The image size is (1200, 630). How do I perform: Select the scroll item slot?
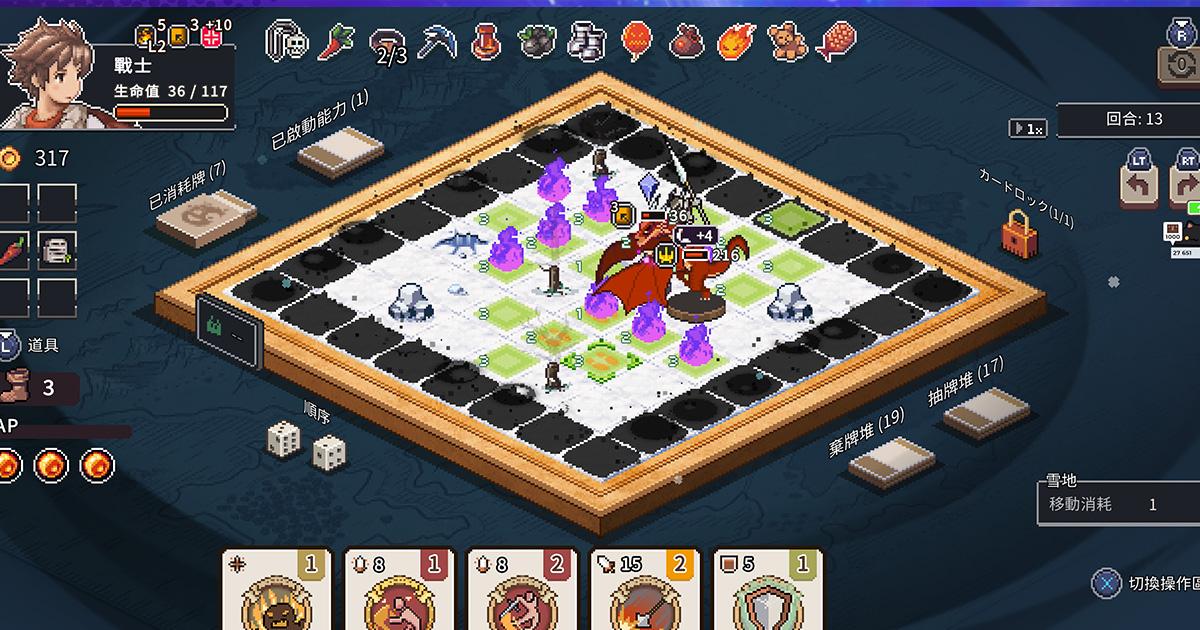pyautogui.click(x=57, y=249)
